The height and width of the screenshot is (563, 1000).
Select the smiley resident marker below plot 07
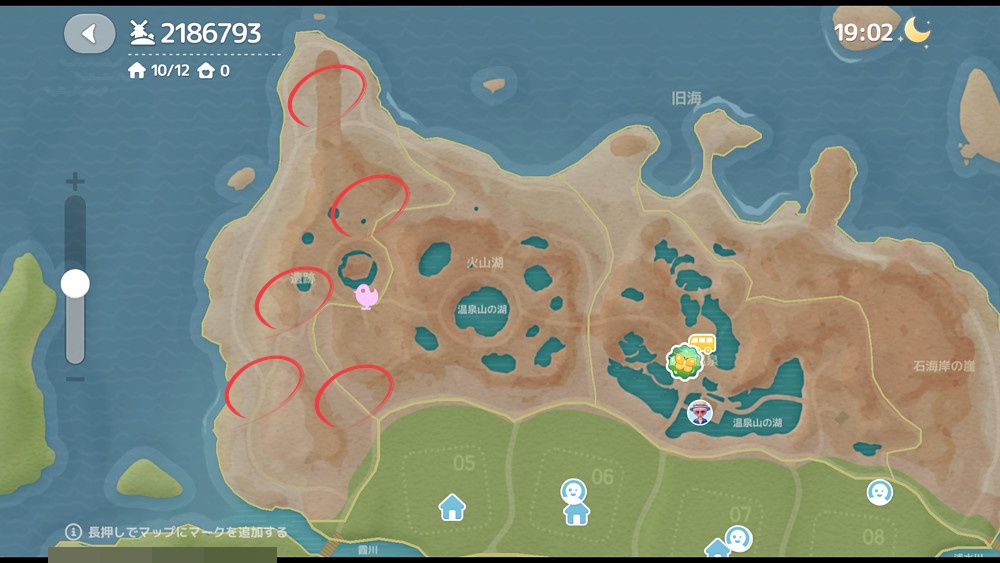(x=738, y=538)
